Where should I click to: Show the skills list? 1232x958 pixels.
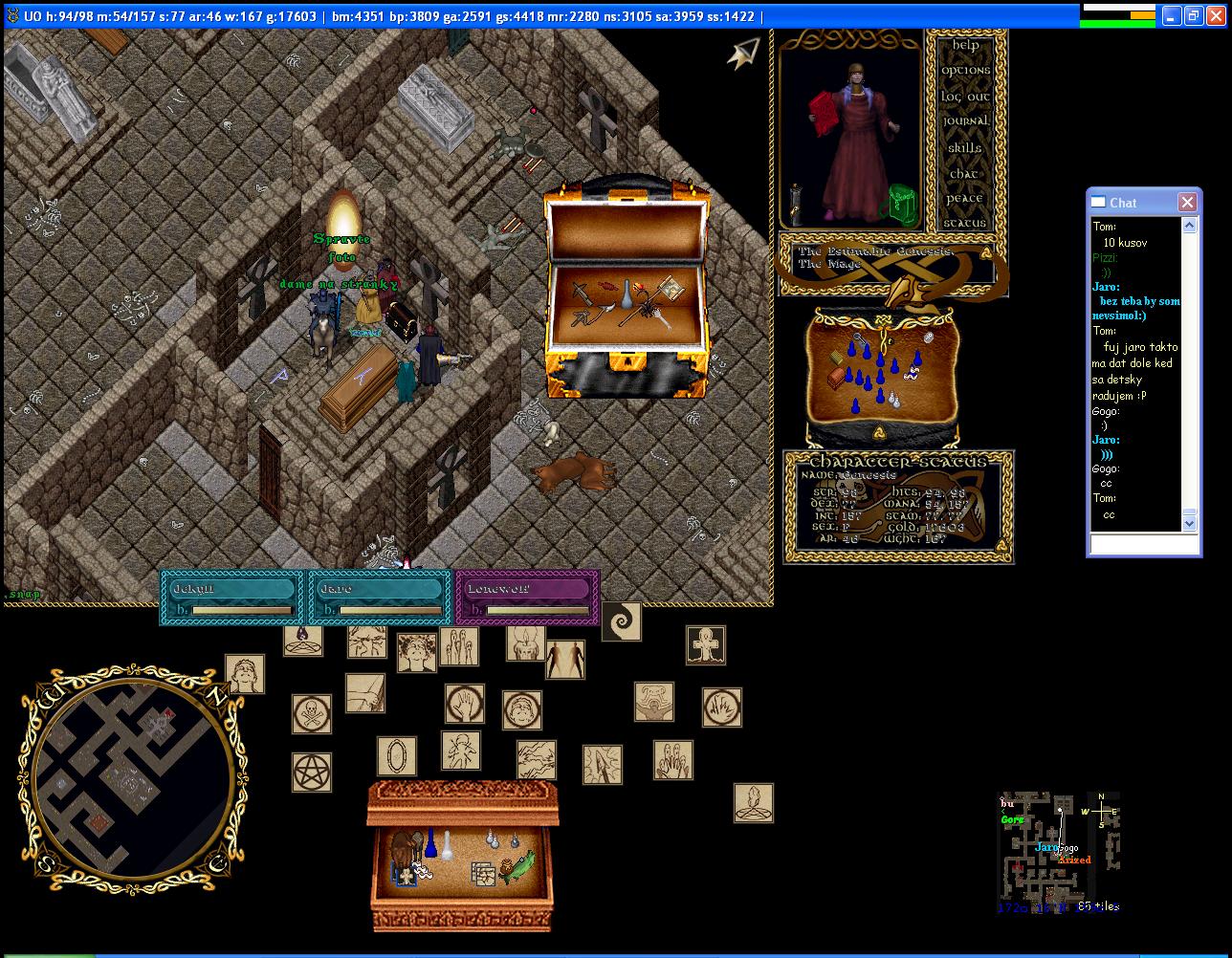pos(965,148)
